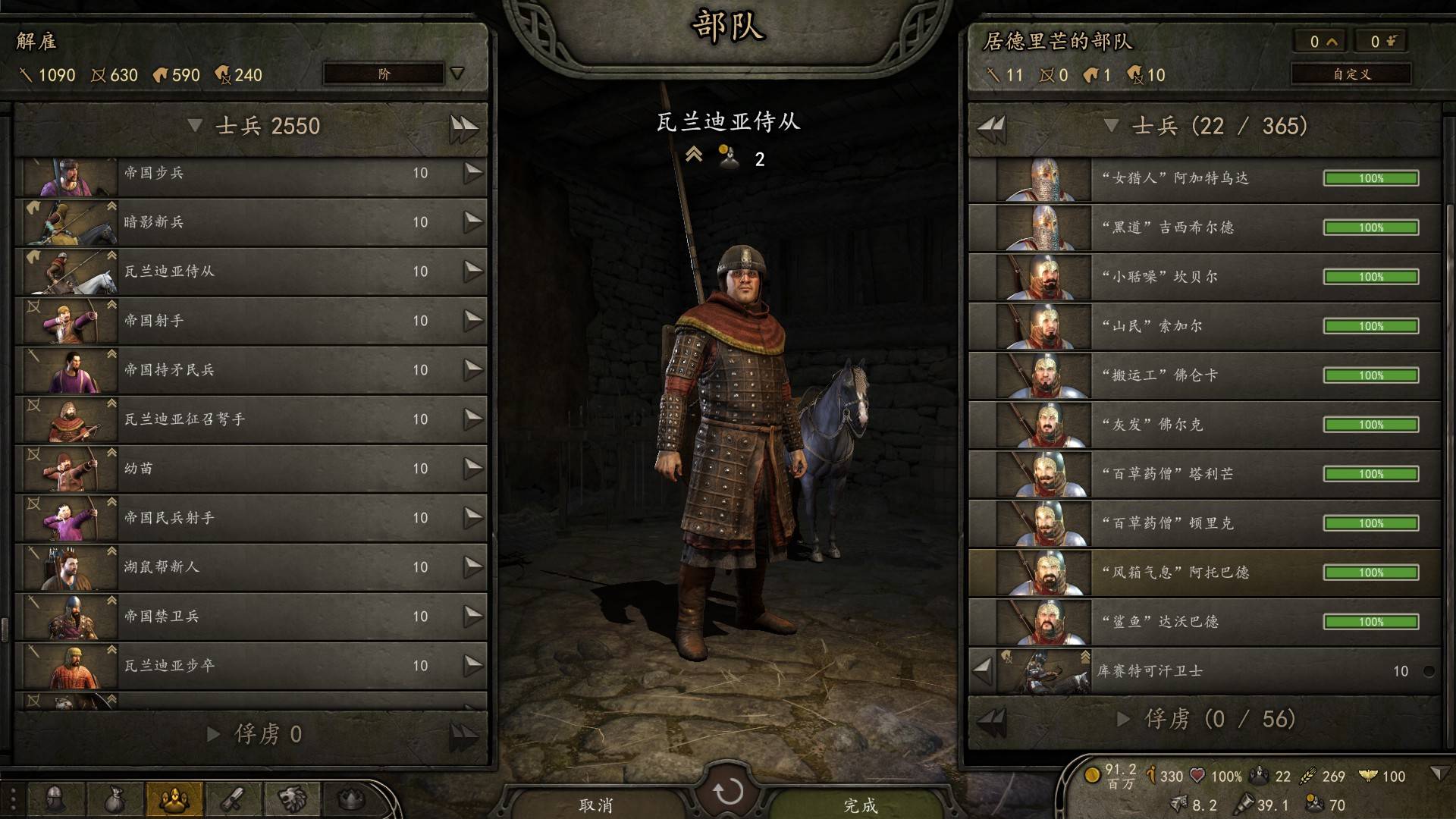The height and width of the screenshot is (819, 1456).
Task: Open the money-bag inventory tab
Action: (x=115, y=799)
